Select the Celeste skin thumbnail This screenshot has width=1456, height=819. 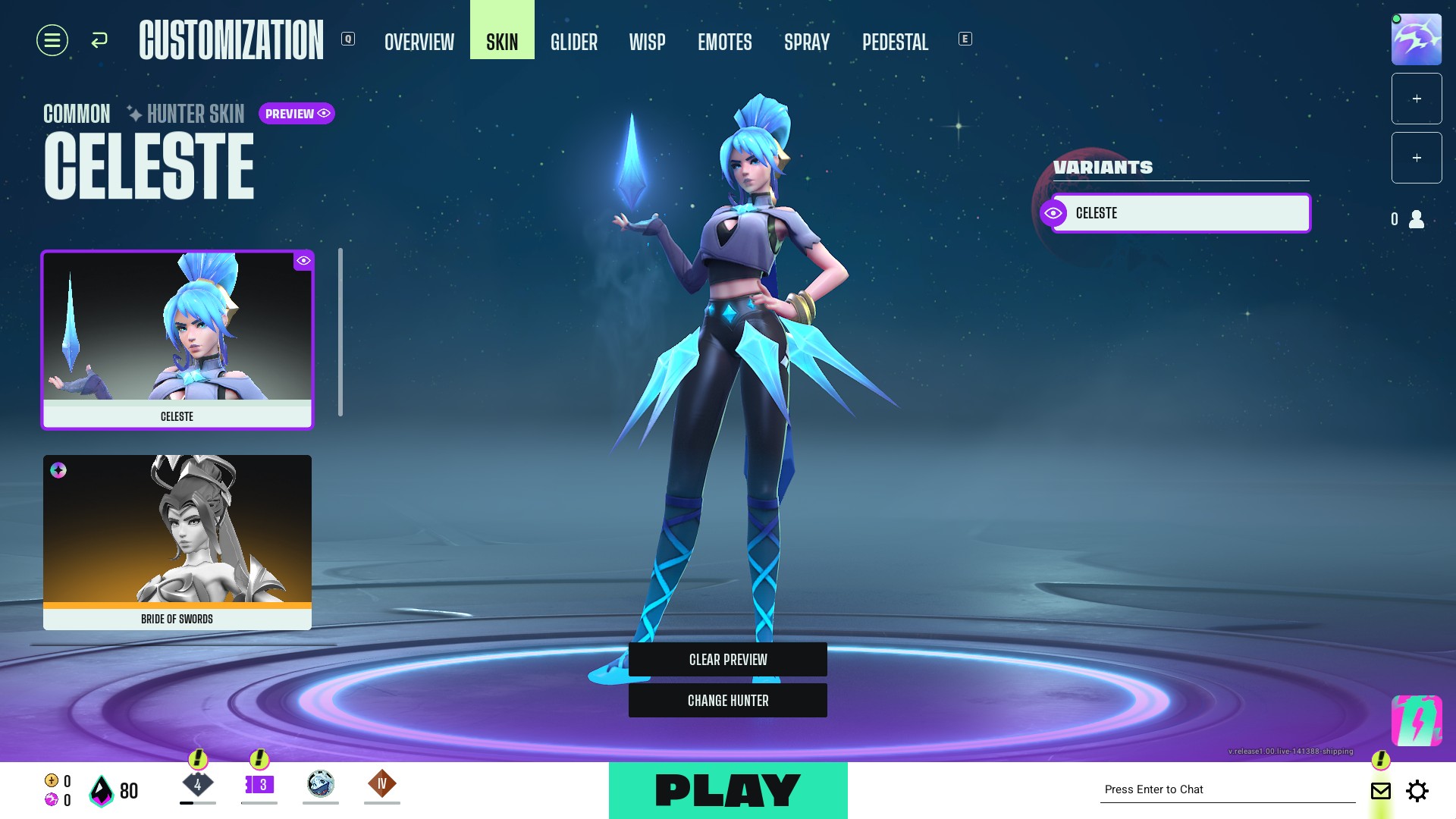coord(177,340)
